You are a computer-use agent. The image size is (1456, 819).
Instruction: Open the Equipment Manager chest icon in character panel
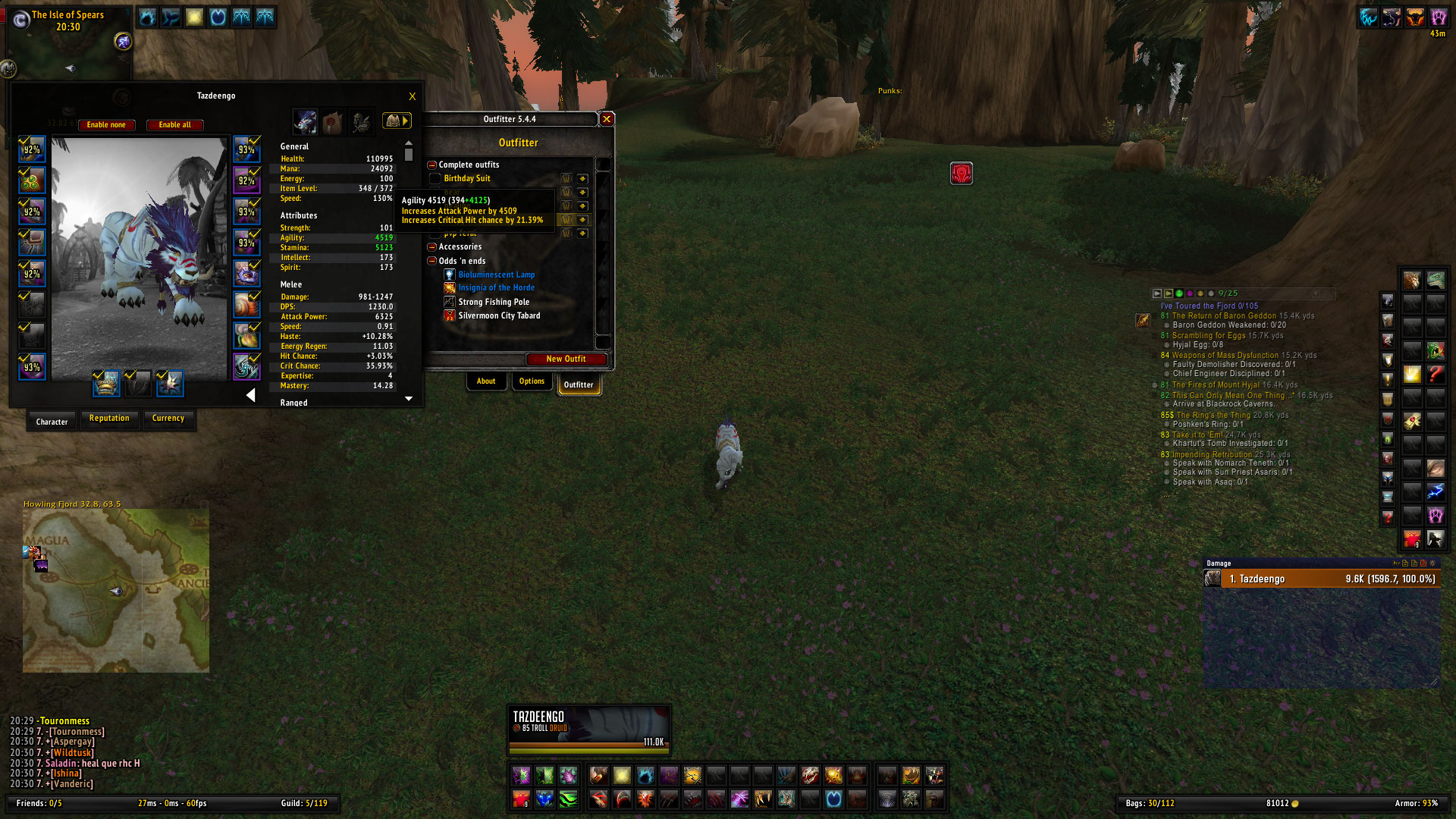(394, 121)
